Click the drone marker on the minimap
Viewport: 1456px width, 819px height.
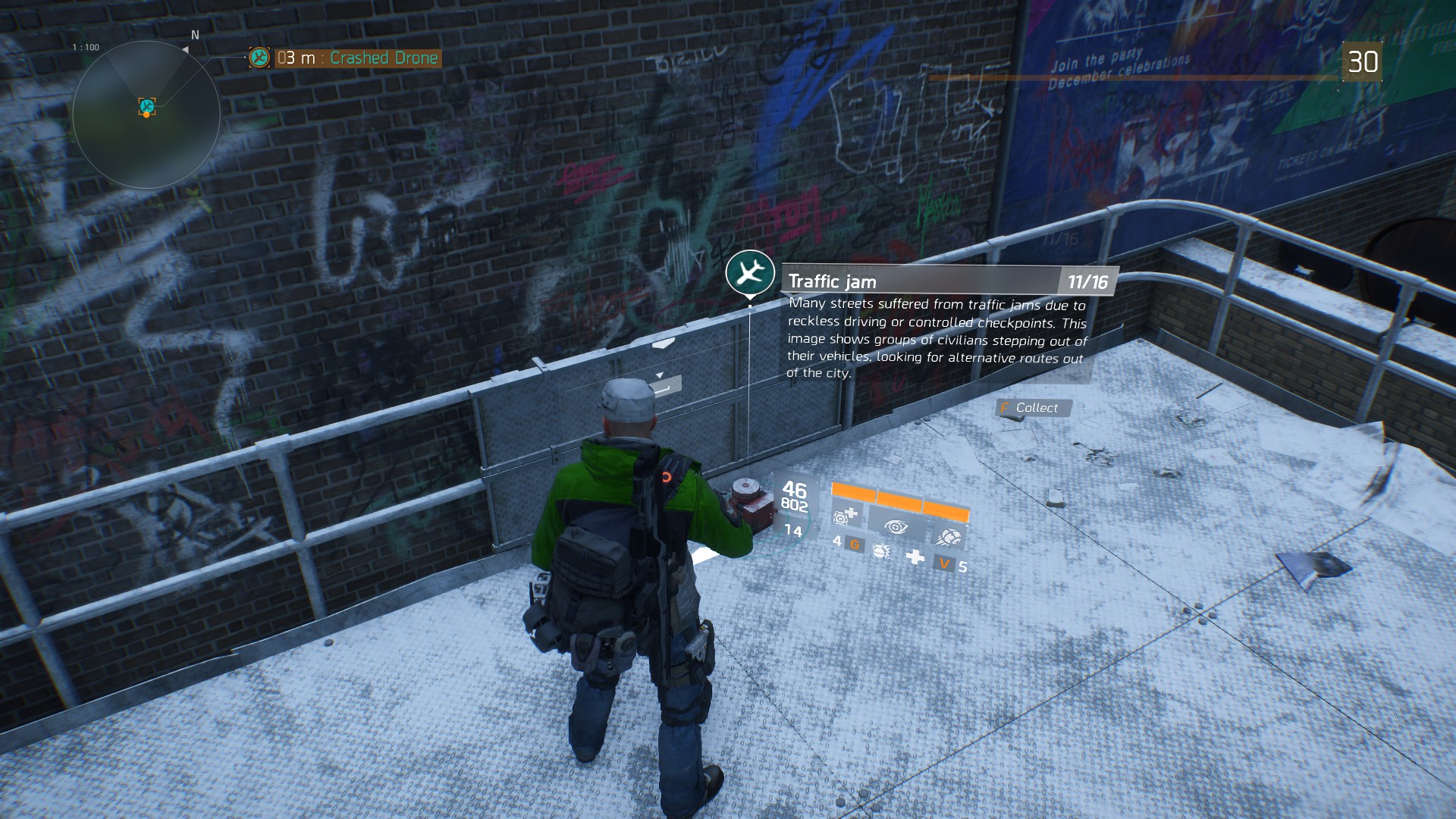[147, 106]
